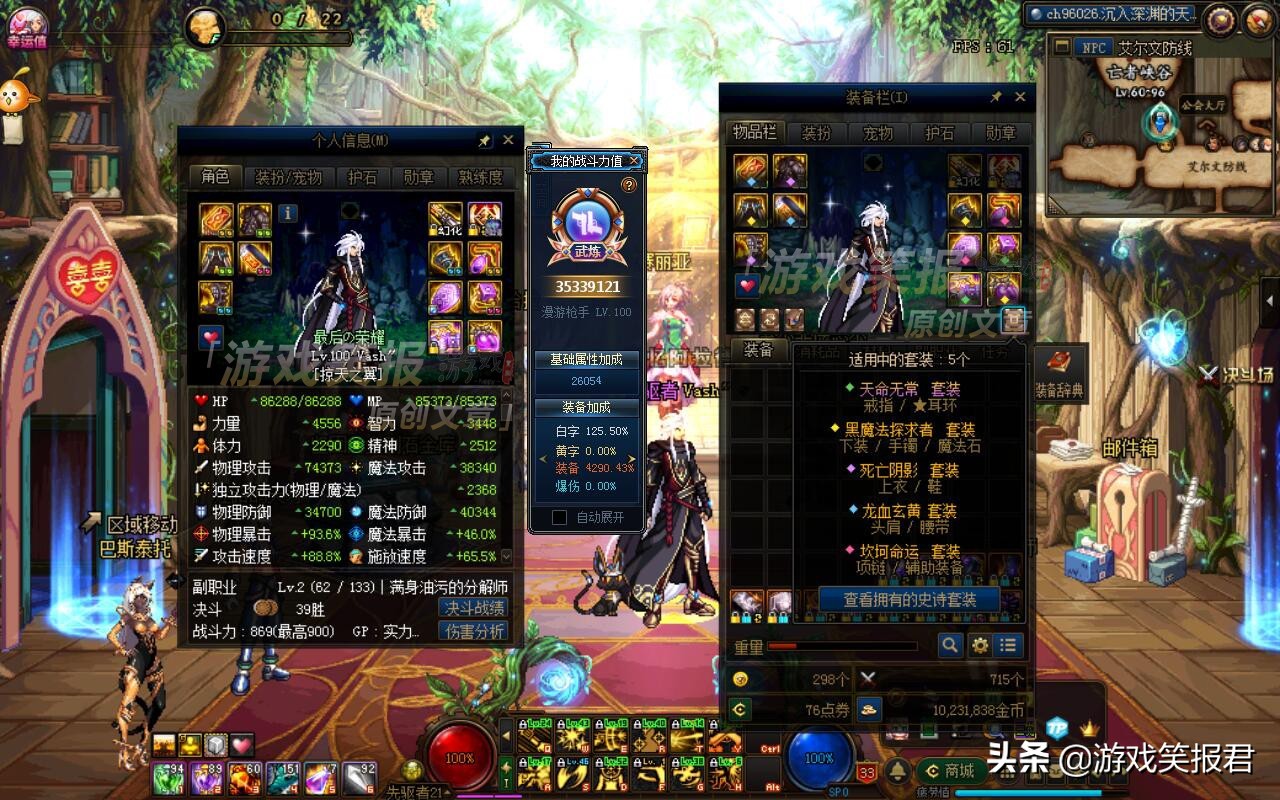Image resolution: width=1280 pixels, height=800 pixels.
Task: Click the gold coin icon showing 298个
Action: [741, 678]
